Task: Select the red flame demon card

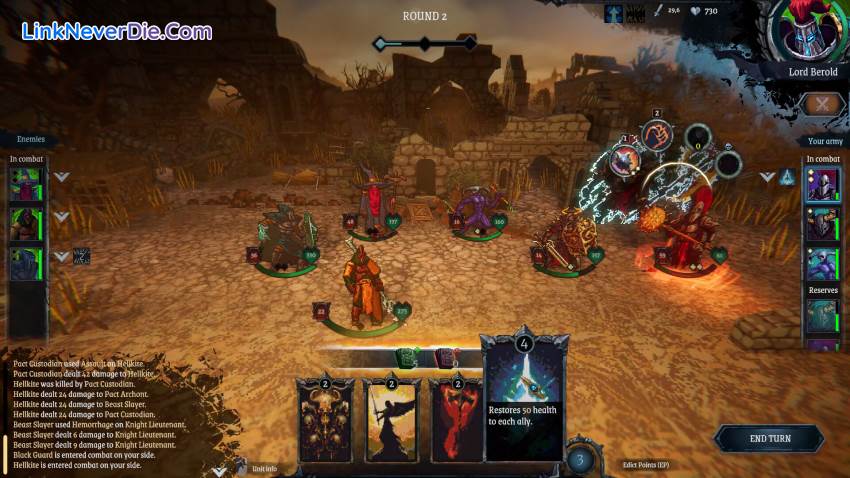Action: pyautogui.click(x=456, y=420)
